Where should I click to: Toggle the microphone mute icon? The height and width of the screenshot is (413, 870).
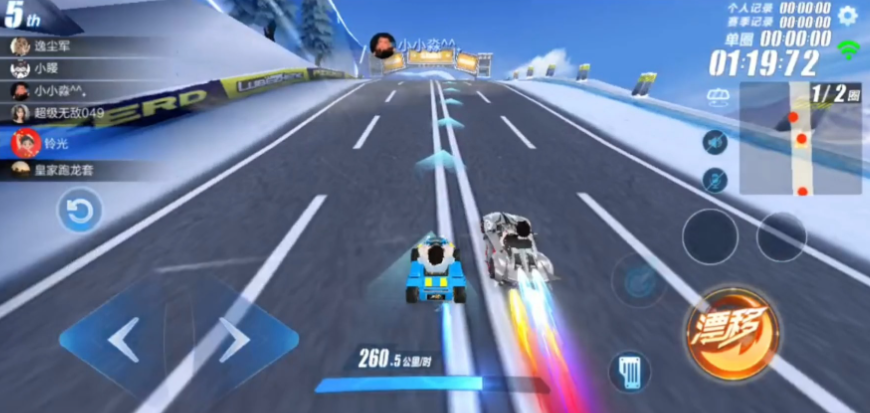715,180
